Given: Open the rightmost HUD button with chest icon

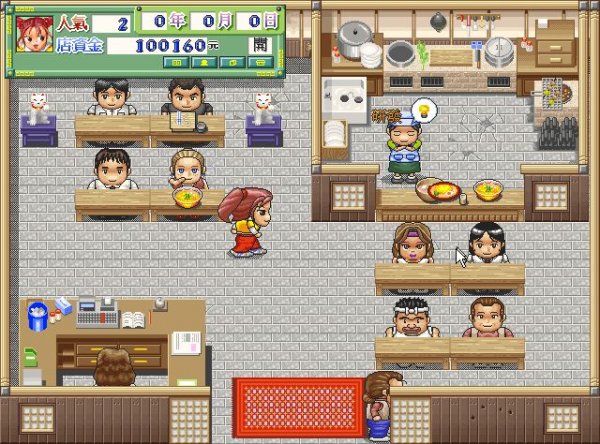Looking at the screenshot, I should click(x=260, y=63).
